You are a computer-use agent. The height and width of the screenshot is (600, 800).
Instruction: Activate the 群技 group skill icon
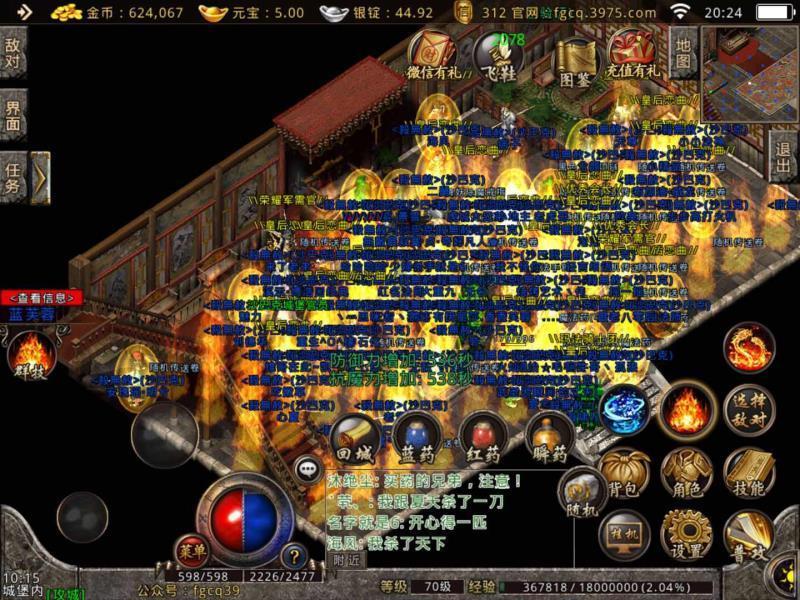click(x=30, y=355)
